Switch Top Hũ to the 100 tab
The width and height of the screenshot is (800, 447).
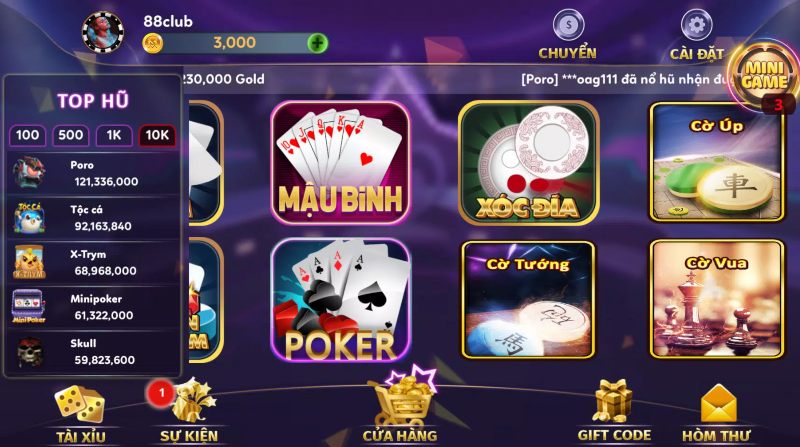pos(28,136)
